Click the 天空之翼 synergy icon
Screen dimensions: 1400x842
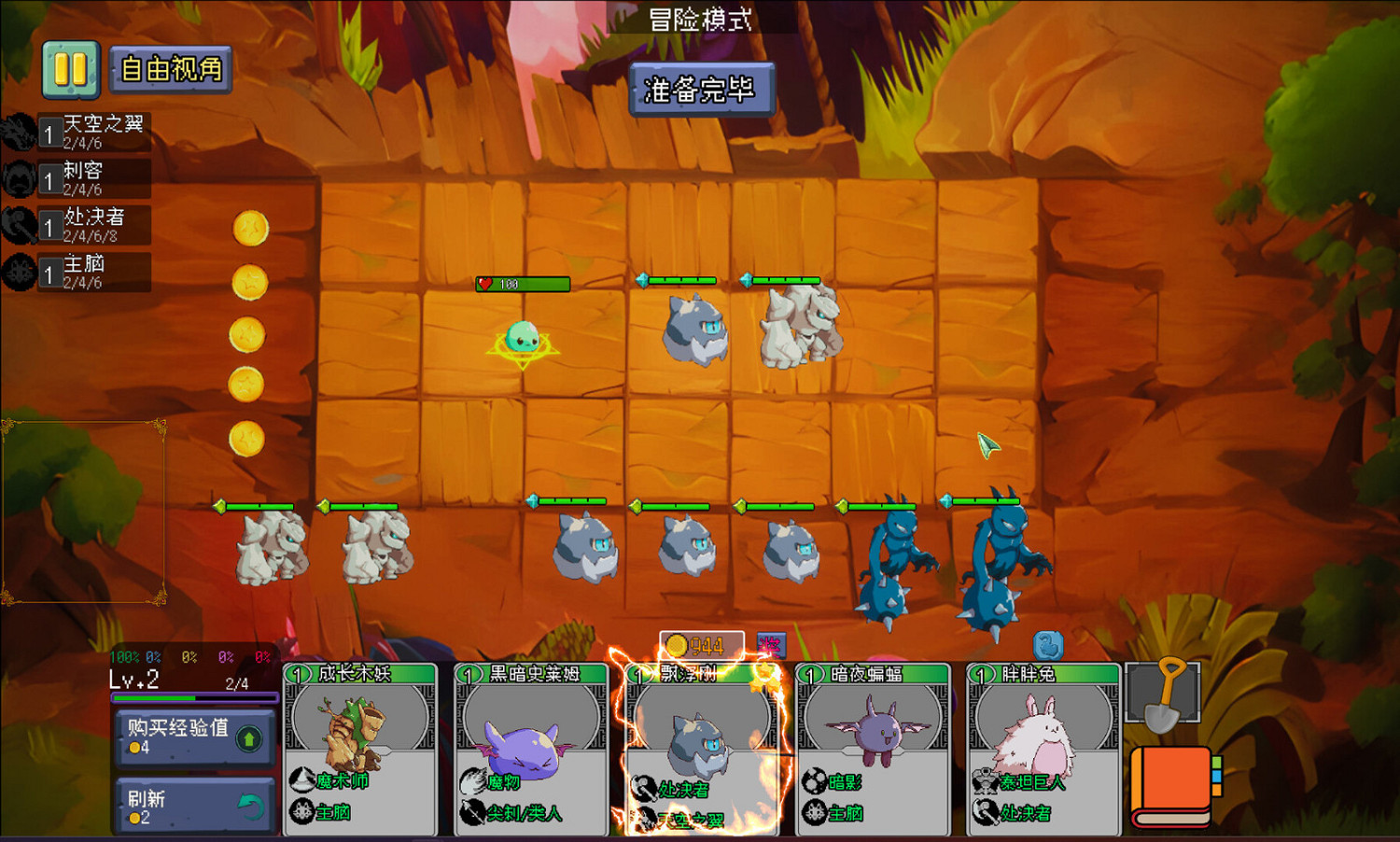coord(21,131)
